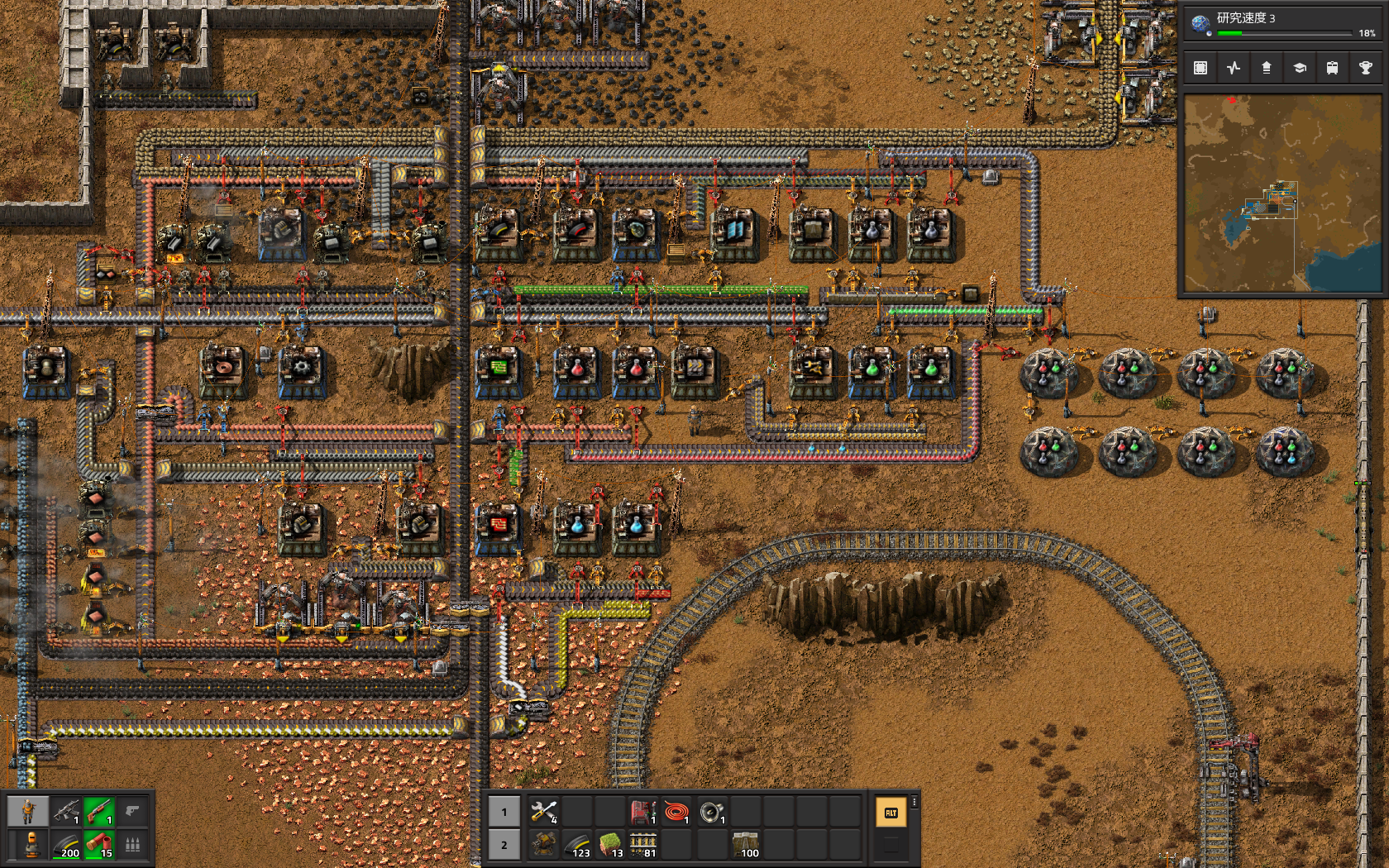Select the red wire slot

coord(676,812)
